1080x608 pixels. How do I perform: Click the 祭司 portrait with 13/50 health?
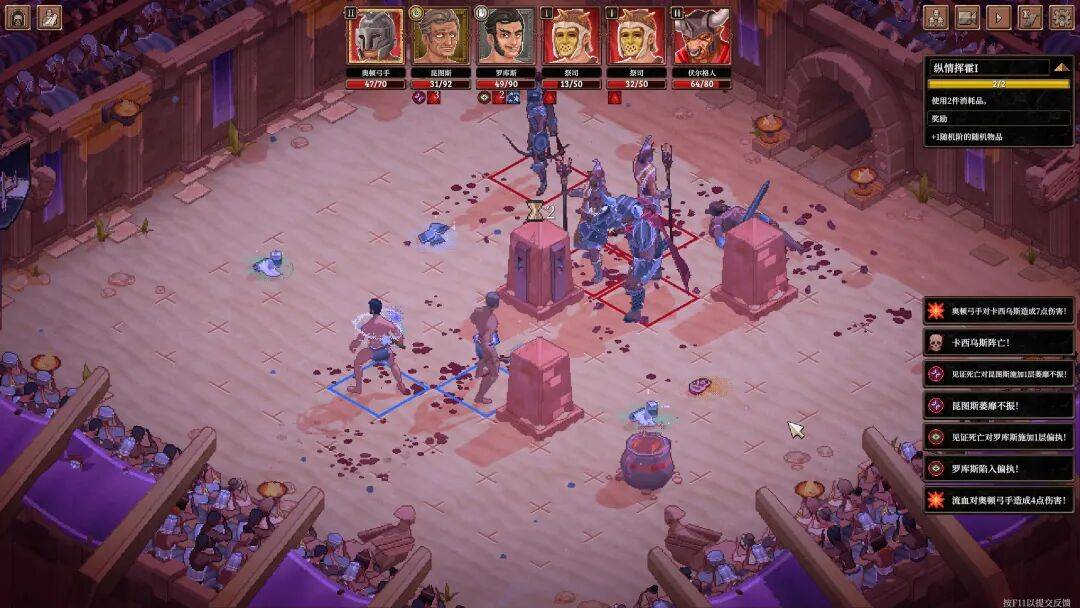point(570,36)
